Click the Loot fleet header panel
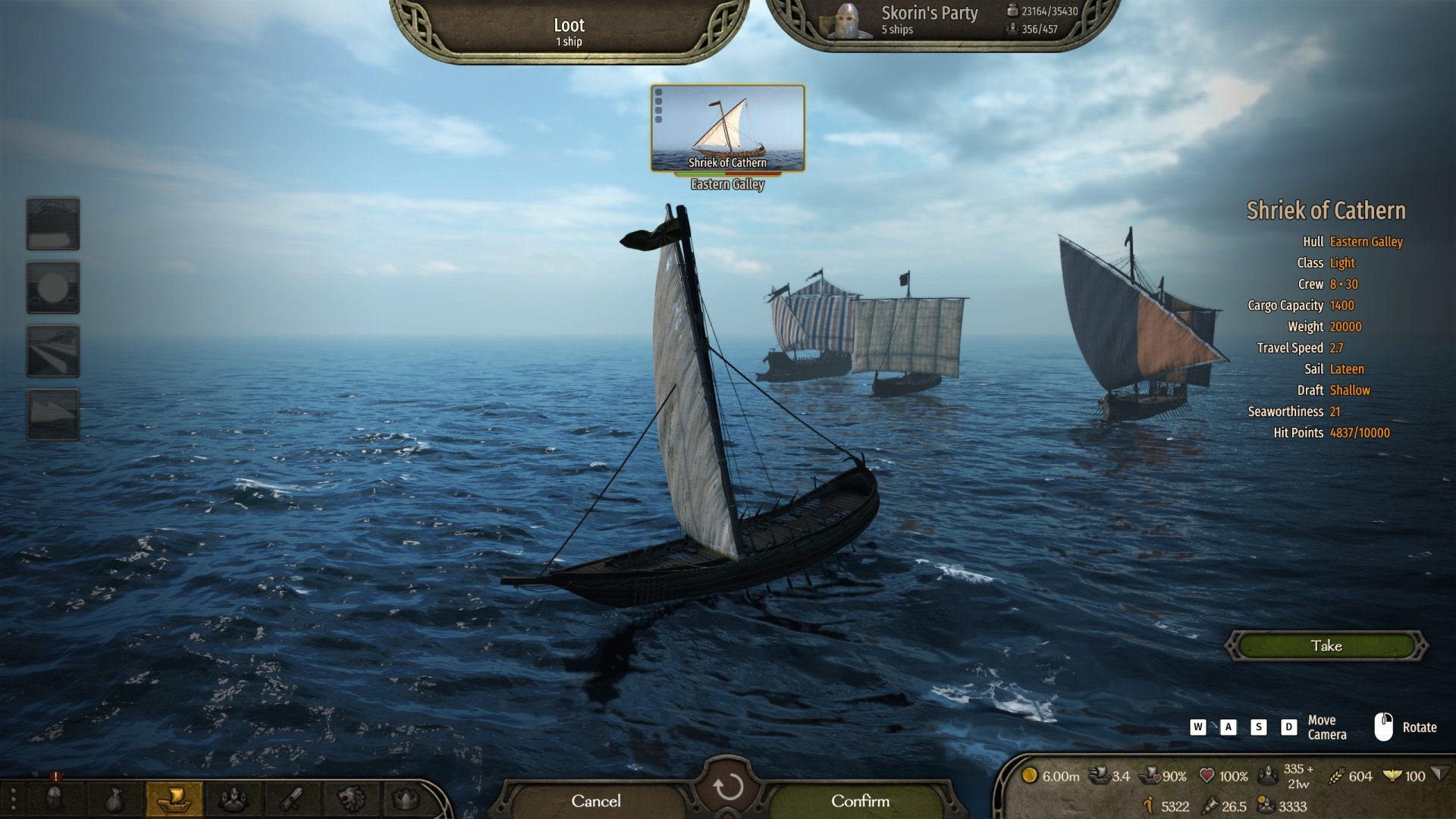 (x=569, y=30)
